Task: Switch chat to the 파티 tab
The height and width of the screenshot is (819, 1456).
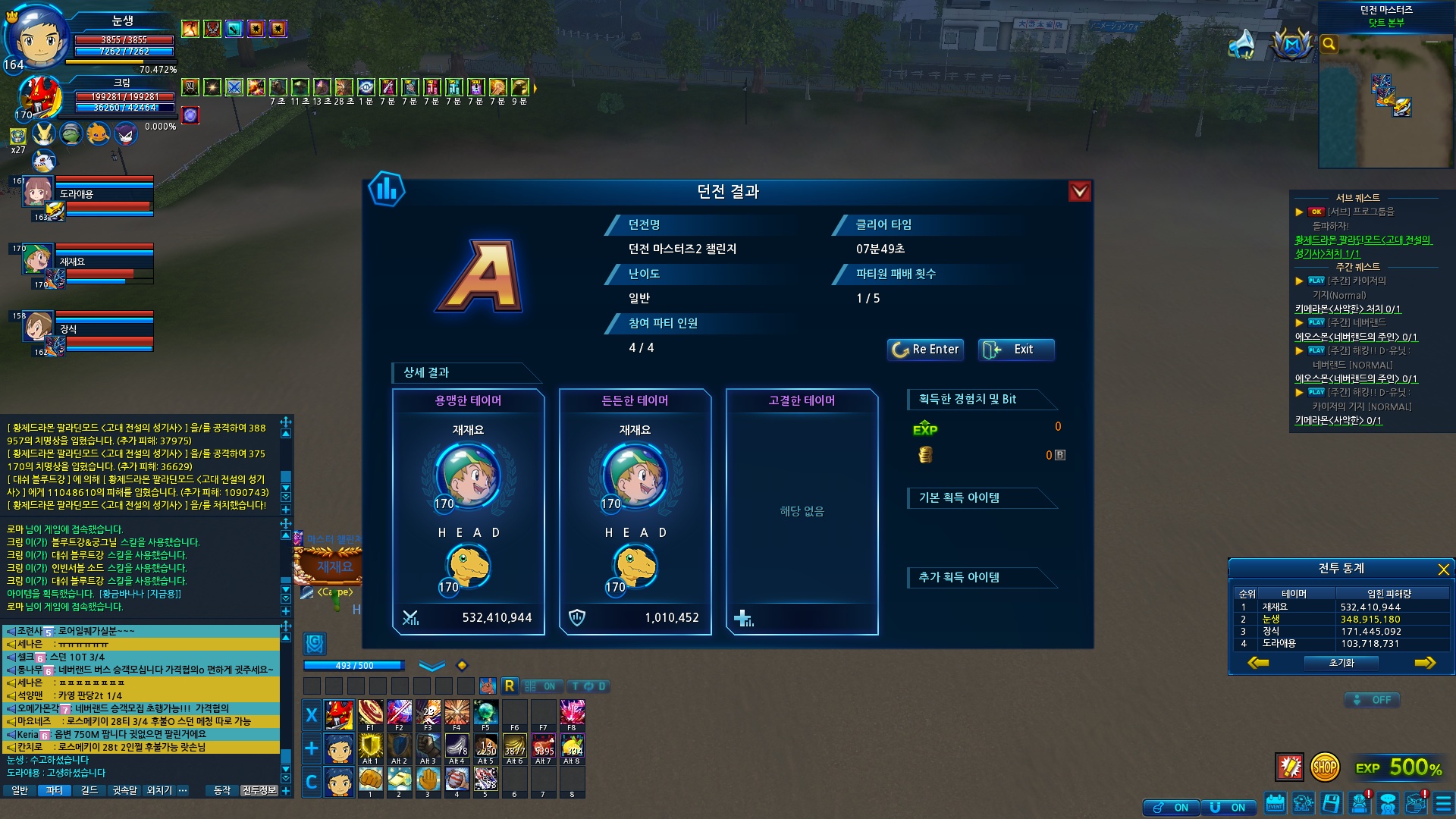Action: coord(54,790)
